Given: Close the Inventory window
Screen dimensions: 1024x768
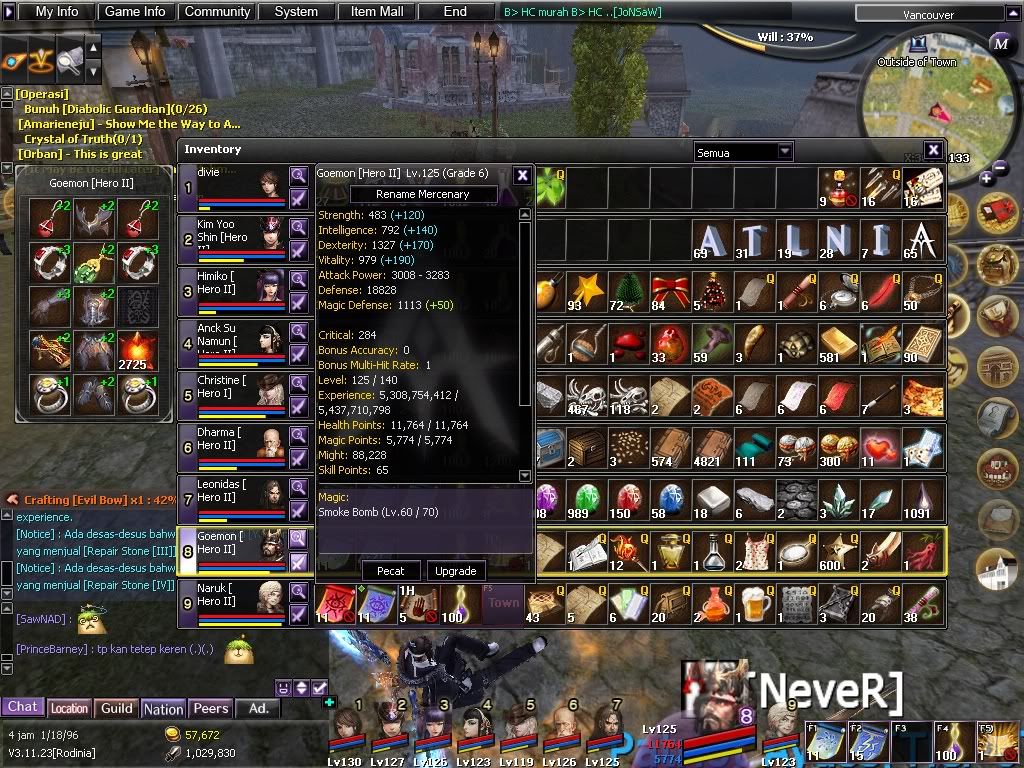Looking at the screenshot, I should pyautogui.click(x=933, y=150).
